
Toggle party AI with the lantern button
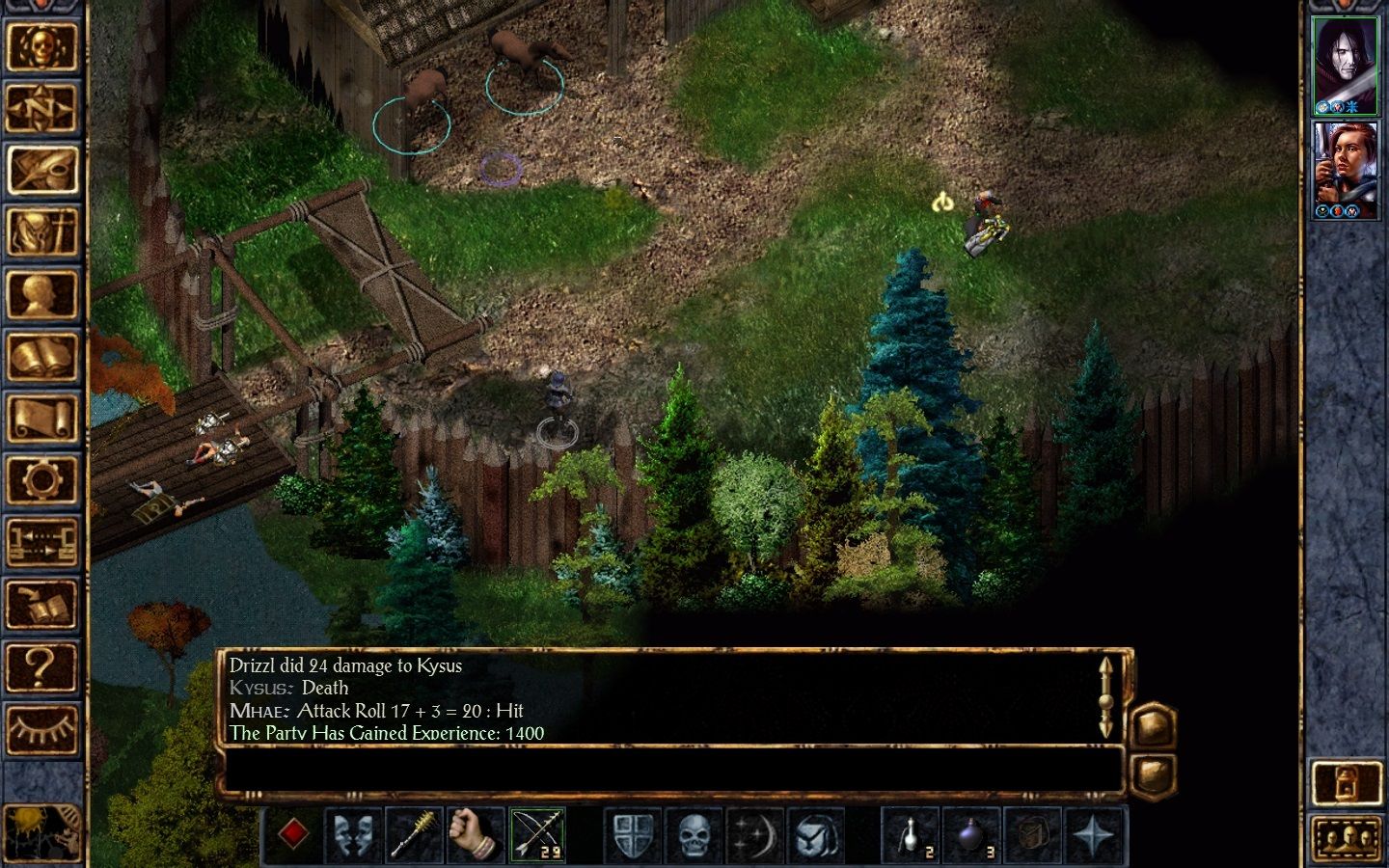1348,782
